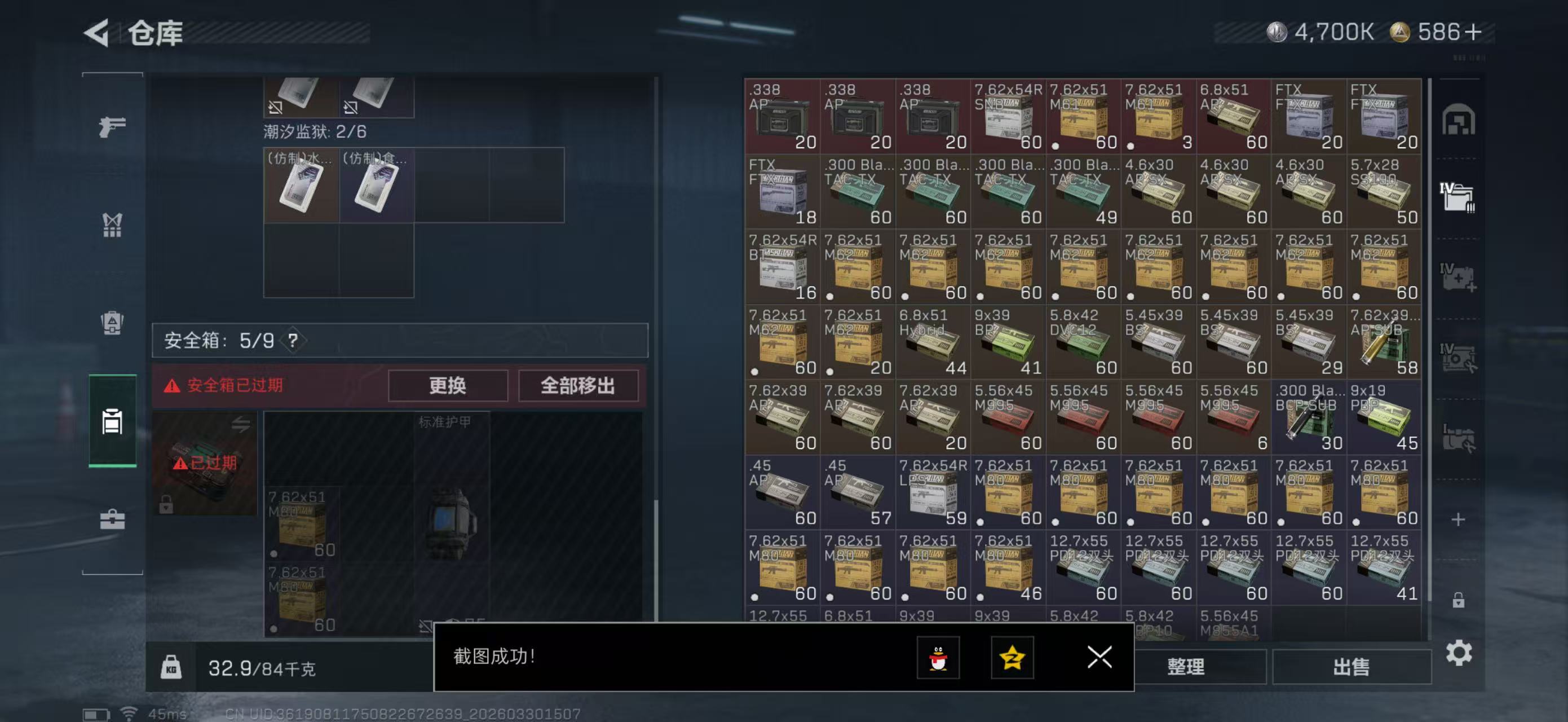Open the backpack inventory icon
Image resolution: width=1568 pixels, height=722 pixels.
(x=112, y=323)
